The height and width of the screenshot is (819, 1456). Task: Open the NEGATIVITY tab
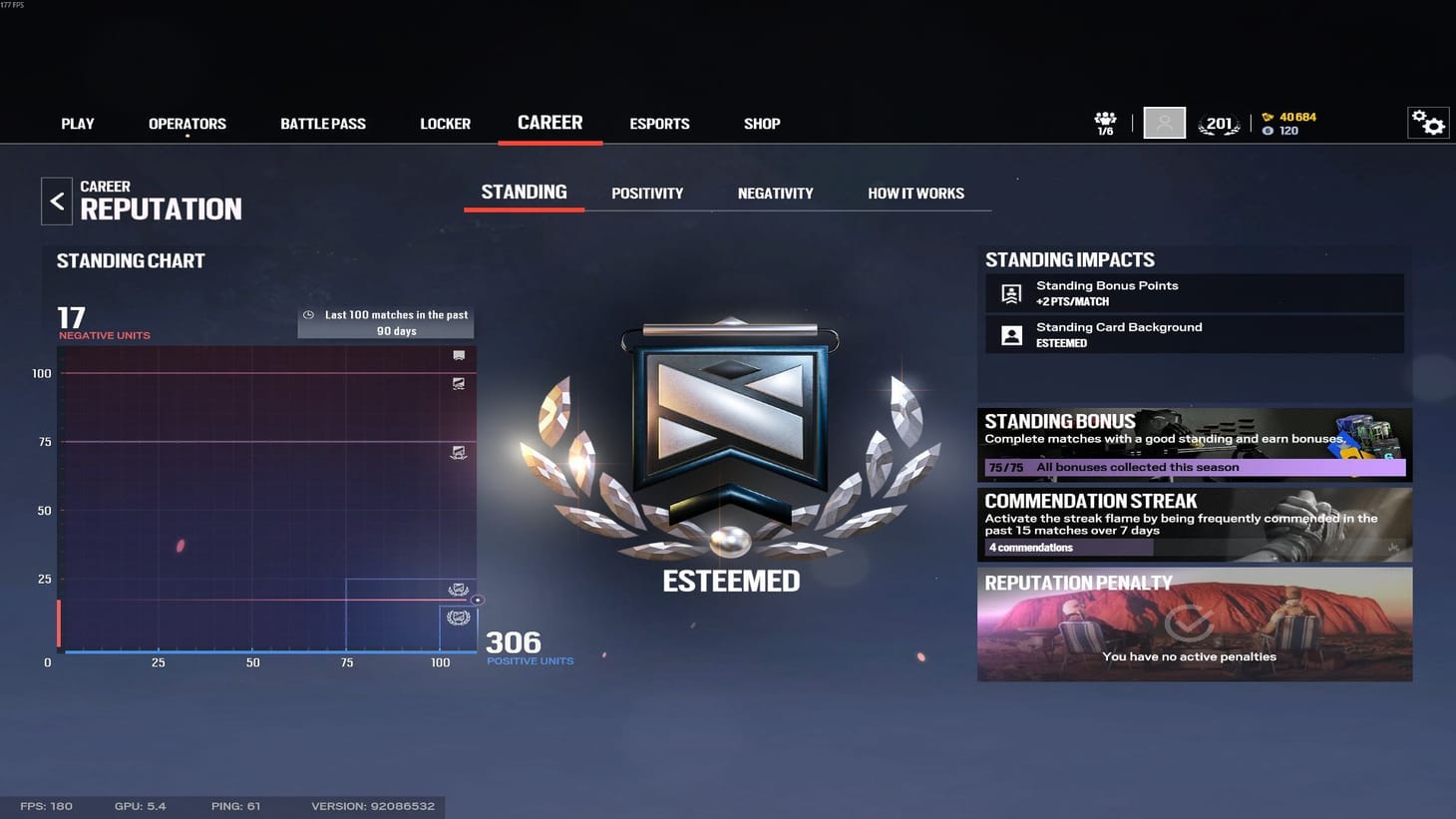tap(775, 193)
